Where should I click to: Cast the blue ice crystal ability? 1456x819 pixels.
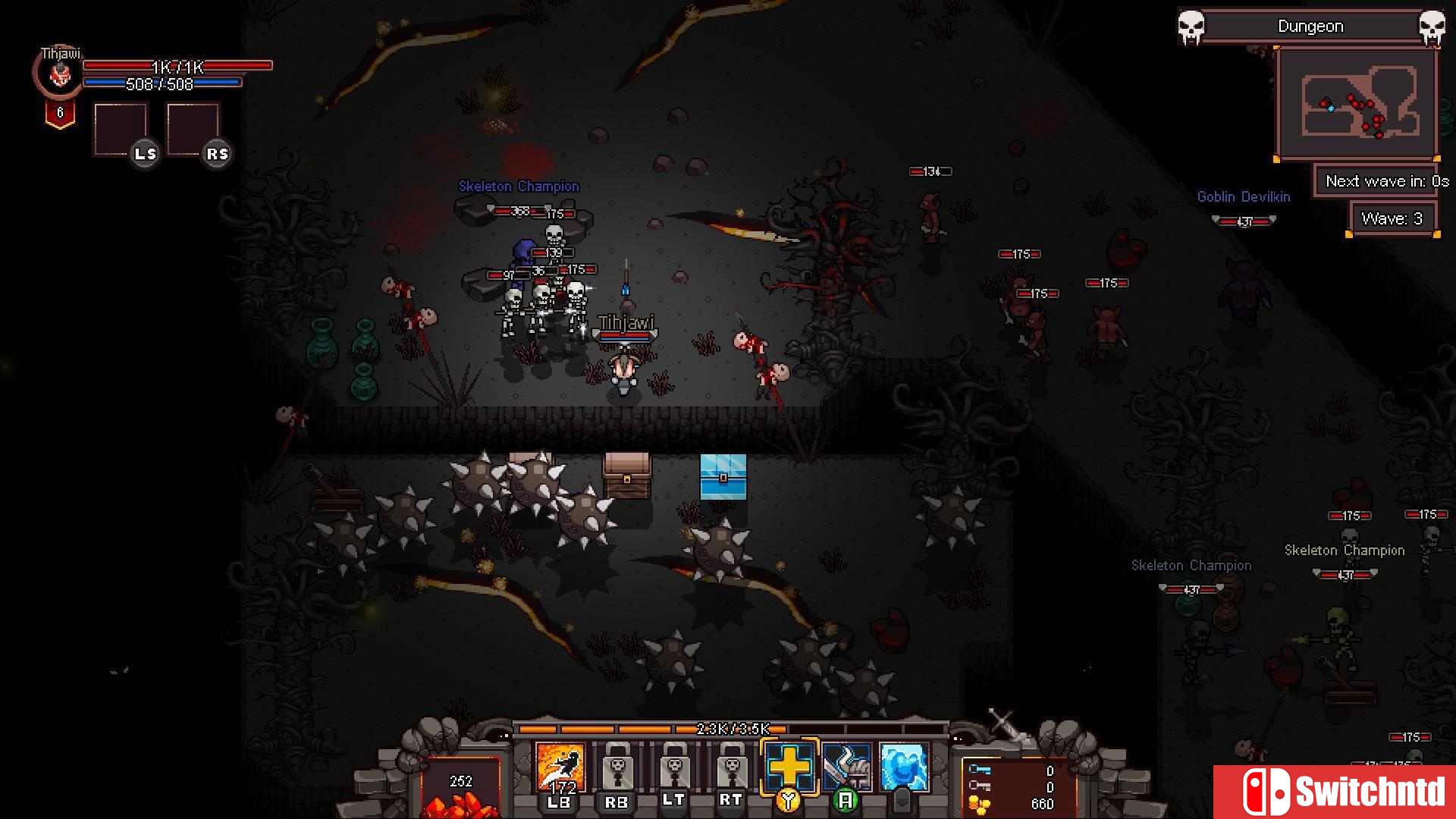[x=903, y=766]
